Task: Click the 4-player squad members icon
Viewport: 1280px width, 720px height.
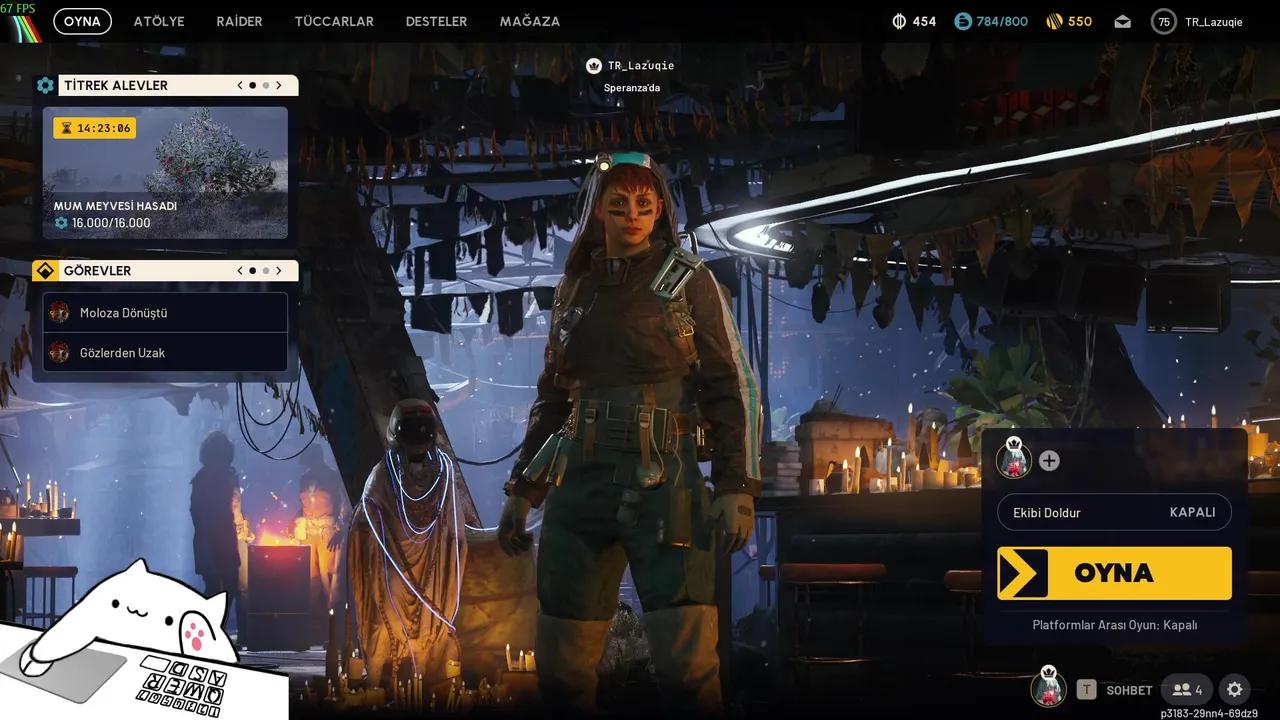Action: coord(1186,689)
